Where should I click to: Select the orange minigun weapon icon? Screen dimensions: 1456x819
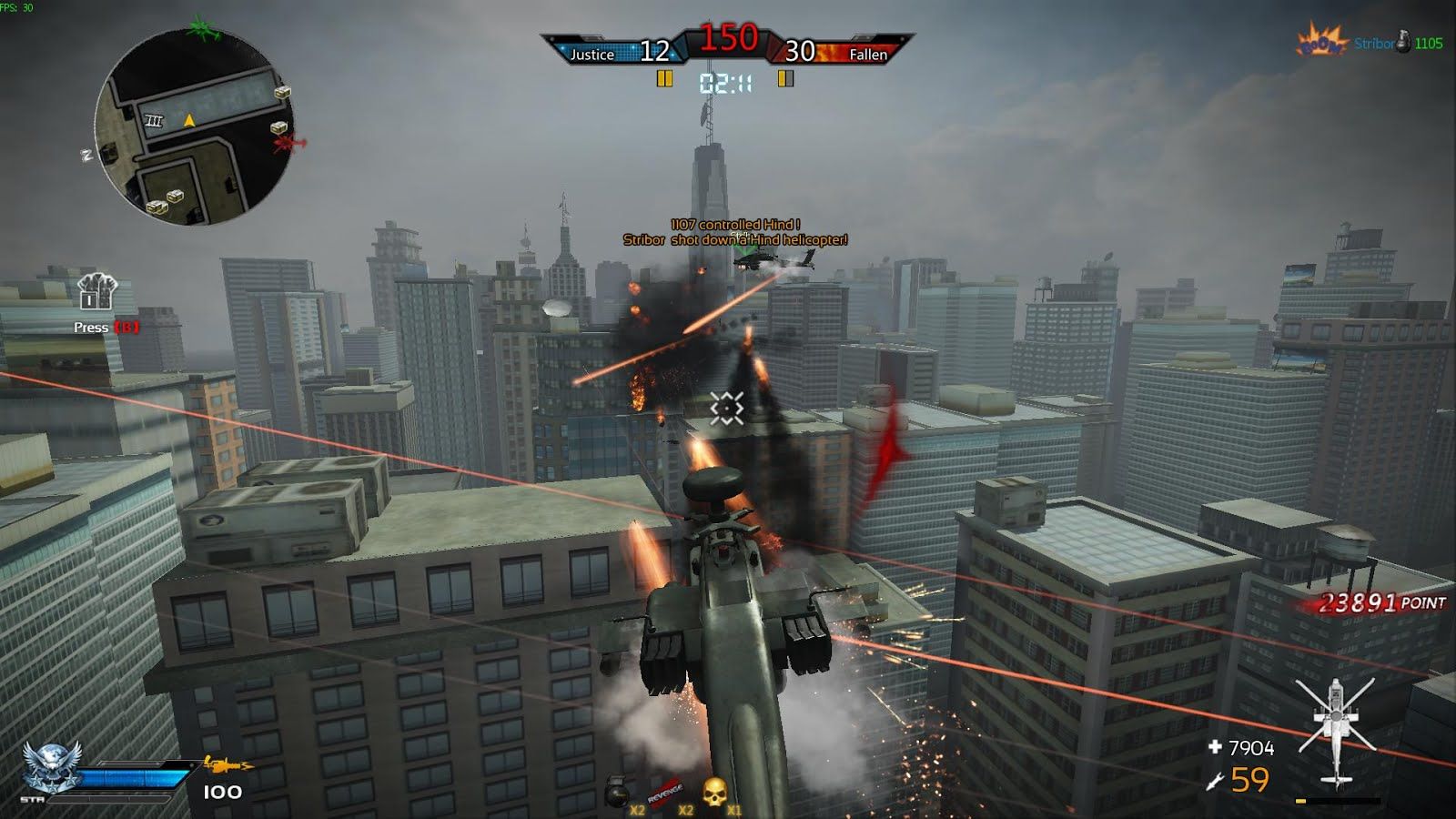[227, 764]
